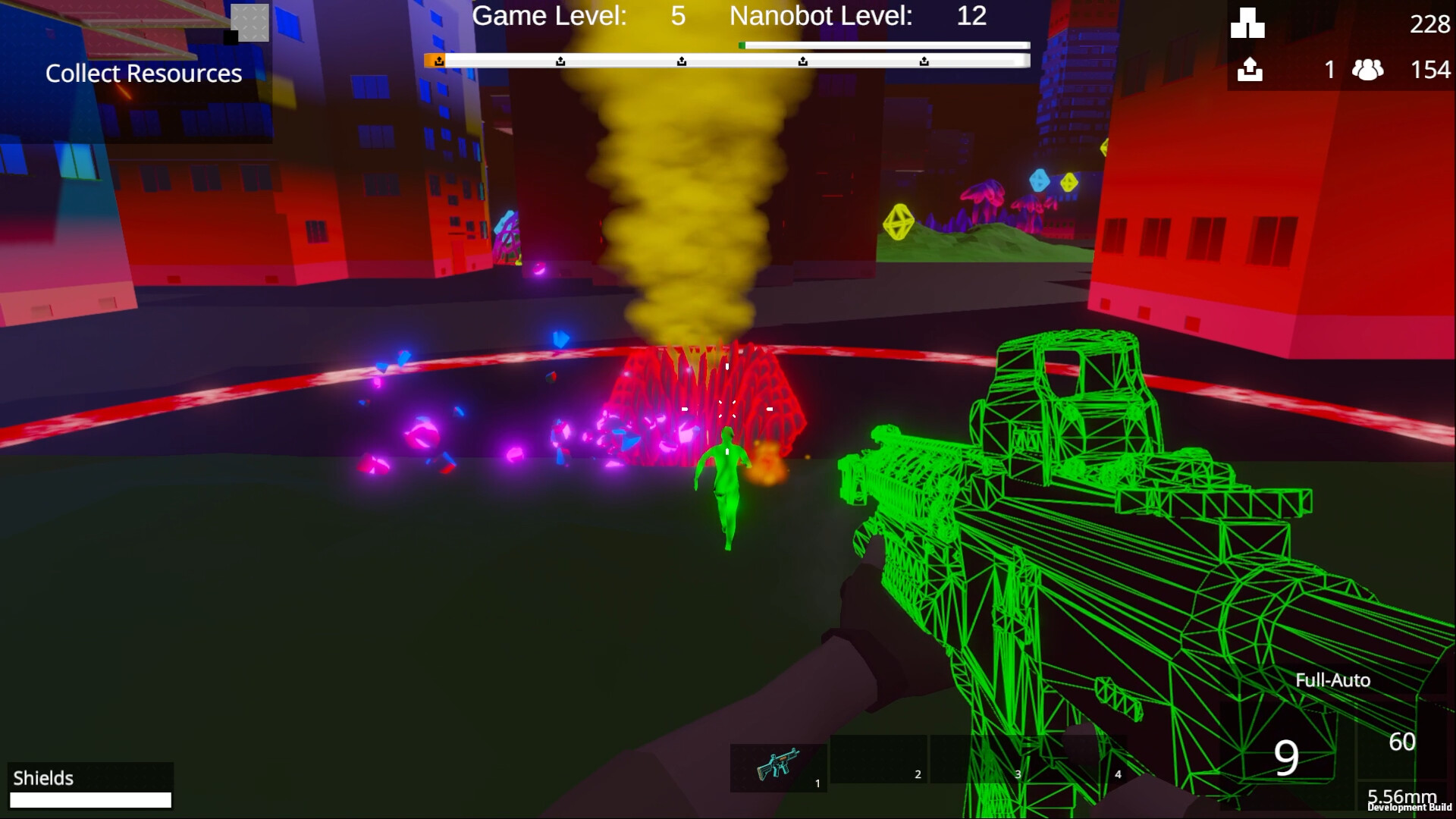The image size is (1456, 819).
Task: Toggle the fourth upgrade marker on the level bar
Action: [802, 59]
